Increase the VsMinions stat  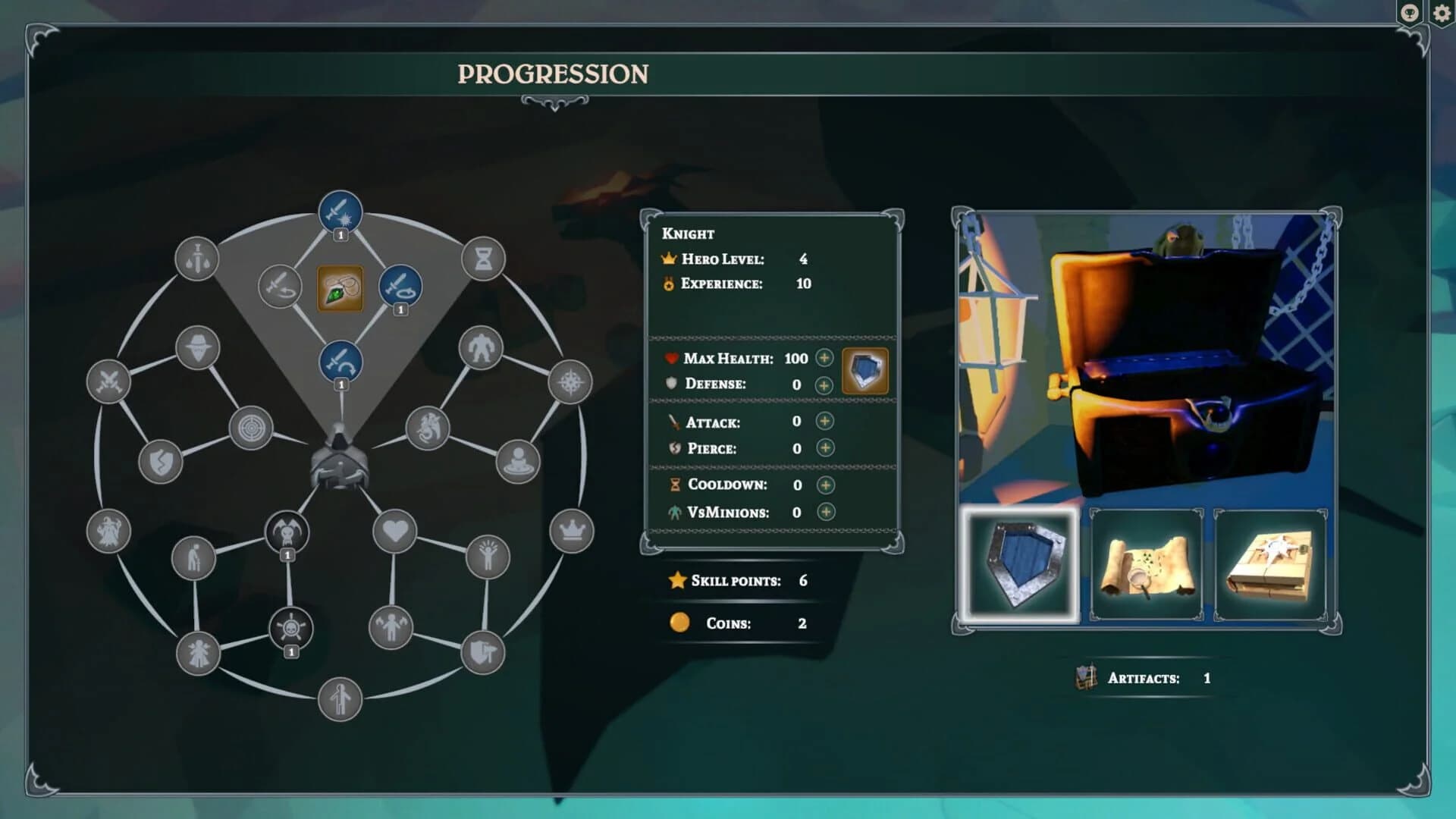[x=825, y=512]
